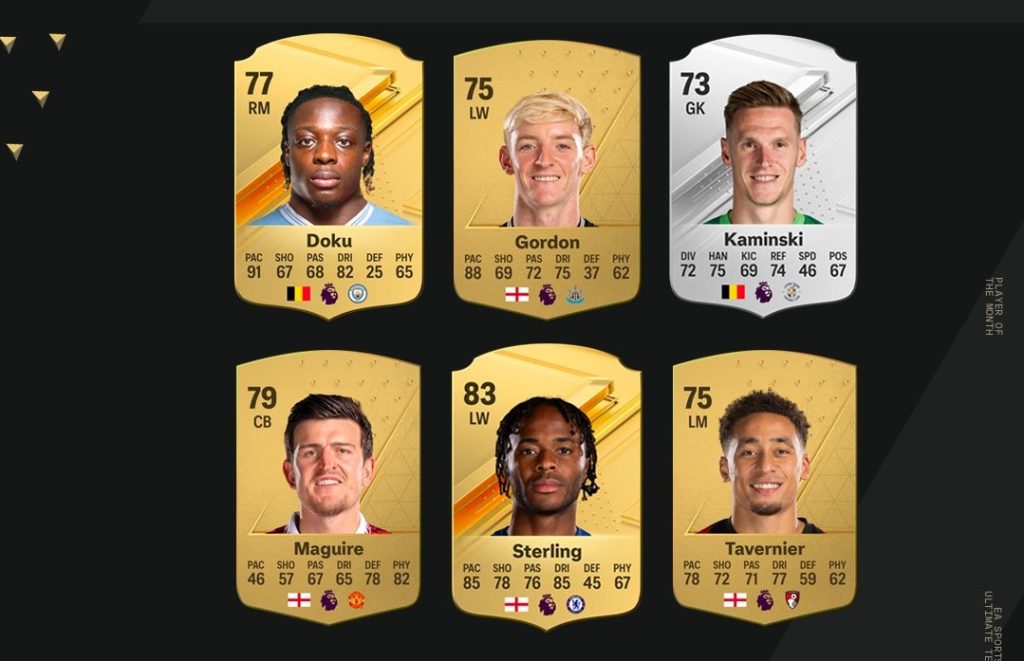1024x661 pixels.
Task: Choose the Sterling 83 LW card
Action: tap(546, 485)
